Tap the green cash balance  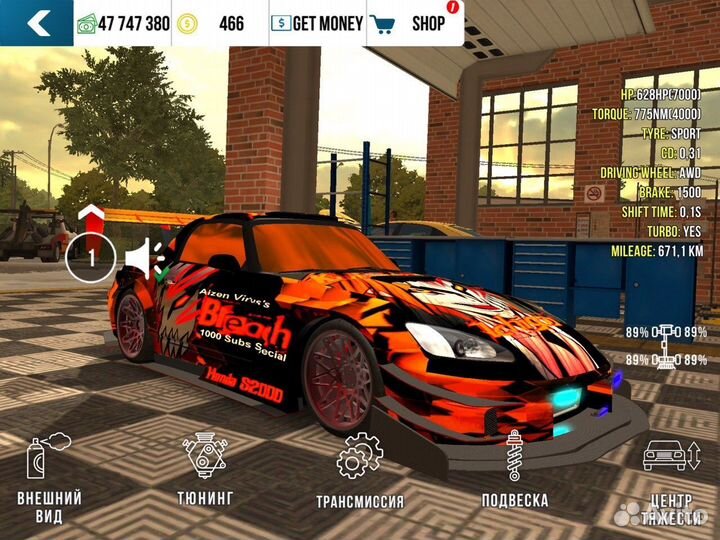point(124,23)
